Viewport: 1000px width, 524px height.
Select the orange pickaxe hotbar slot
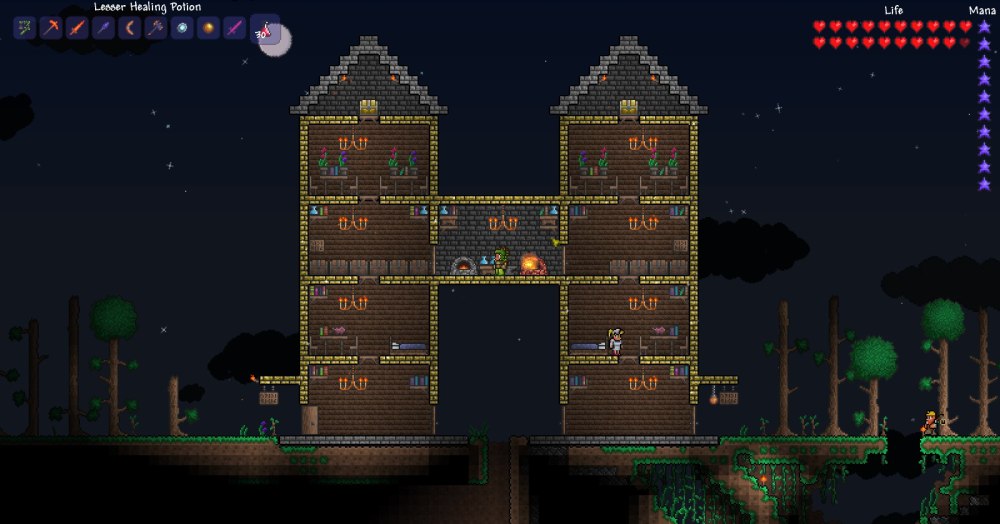(x=51, y=28)
